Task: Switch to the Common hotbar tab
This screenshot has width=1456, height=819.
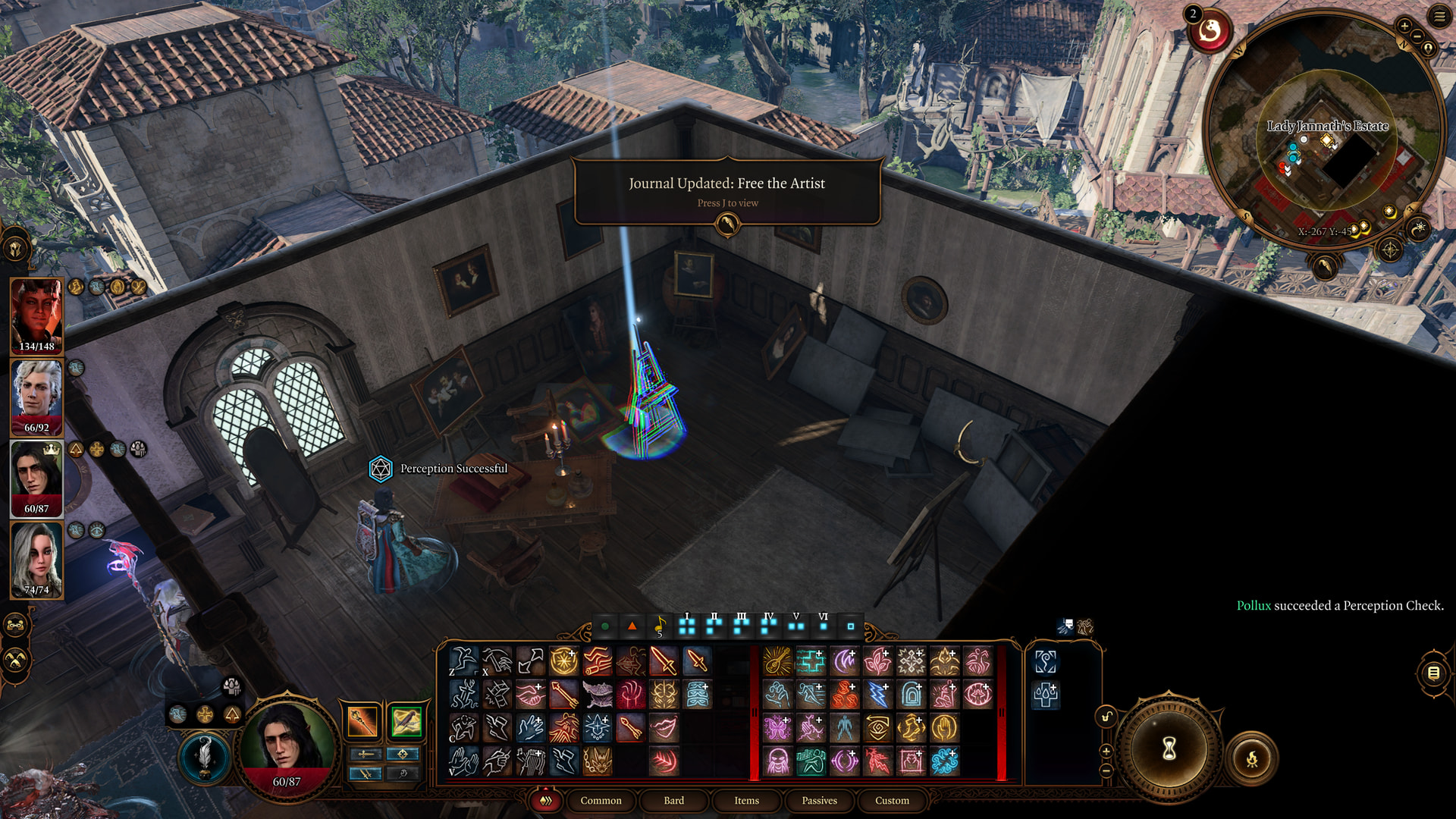Action: (601, 800)
